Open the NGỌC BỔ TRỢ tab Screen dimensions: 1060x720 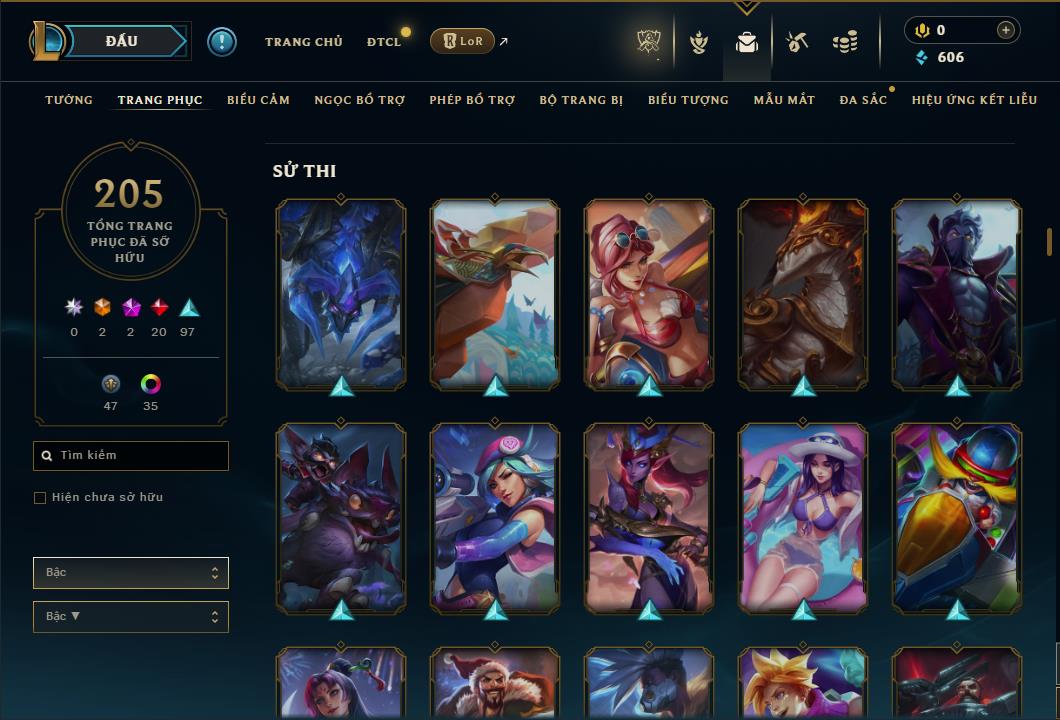pyautogui.click(x=359, y=100)
